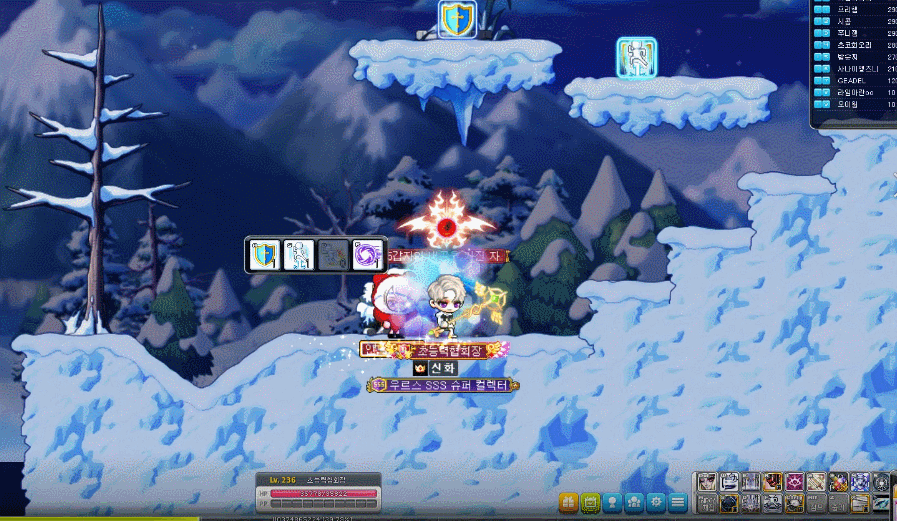Image resolution: width=897 pixels, height=521 pixels.
Task: Select the blue shield skill in the popup bar
Action: [x=265, y=255]
